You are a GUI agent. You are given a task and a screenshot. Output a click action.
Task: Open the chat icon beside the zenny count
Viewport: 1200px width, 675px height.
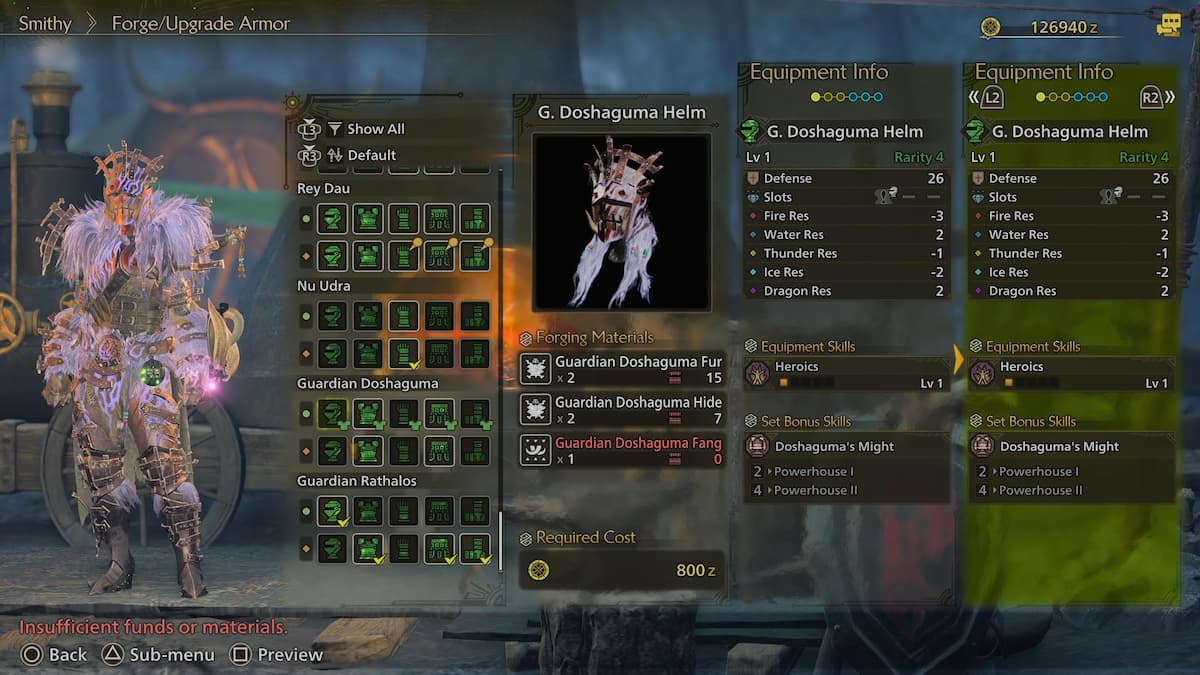(1168, 26)
